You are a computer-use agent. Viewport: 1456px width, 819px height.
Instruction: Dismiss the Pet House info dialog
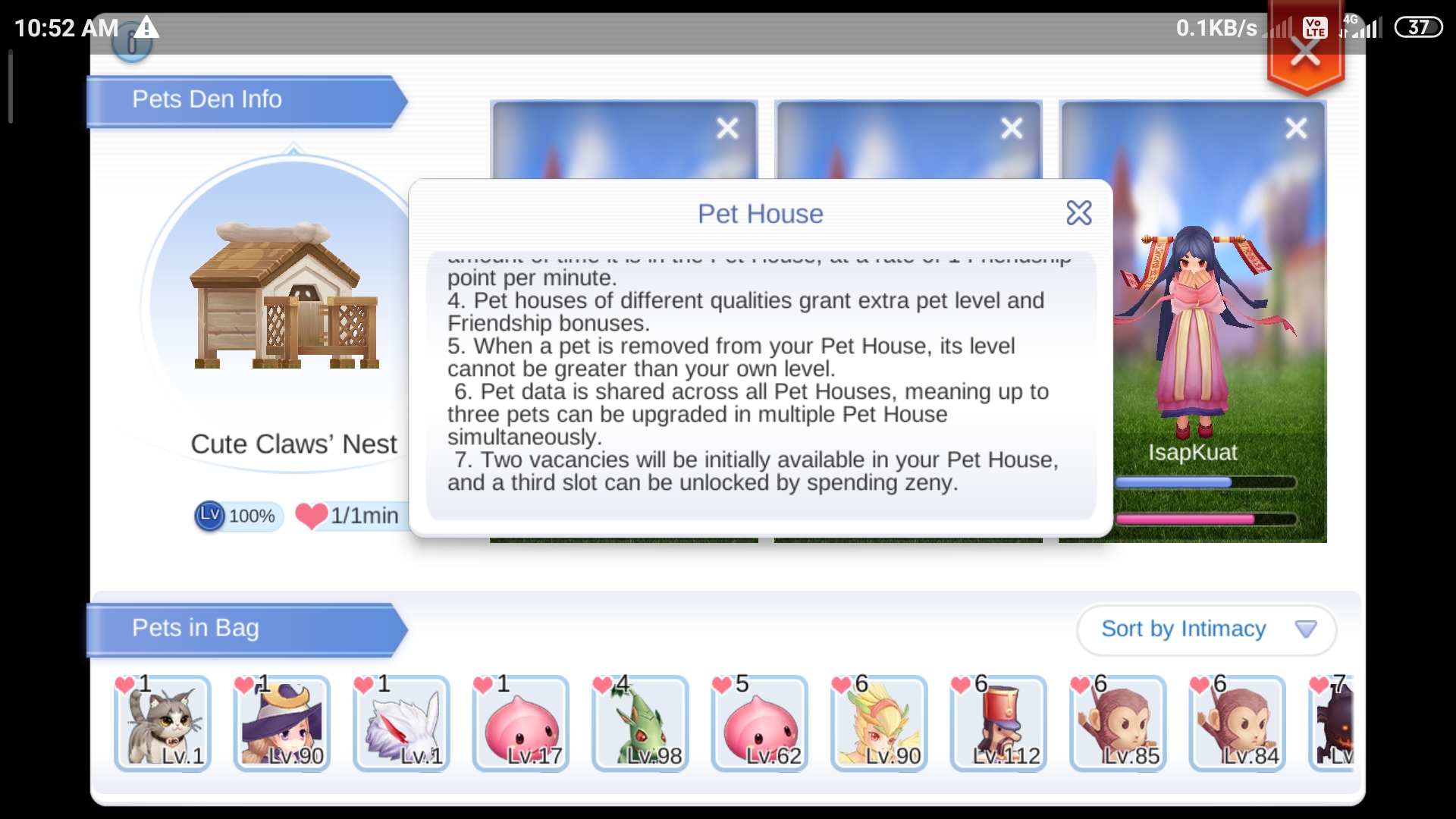coord(1079,213)
